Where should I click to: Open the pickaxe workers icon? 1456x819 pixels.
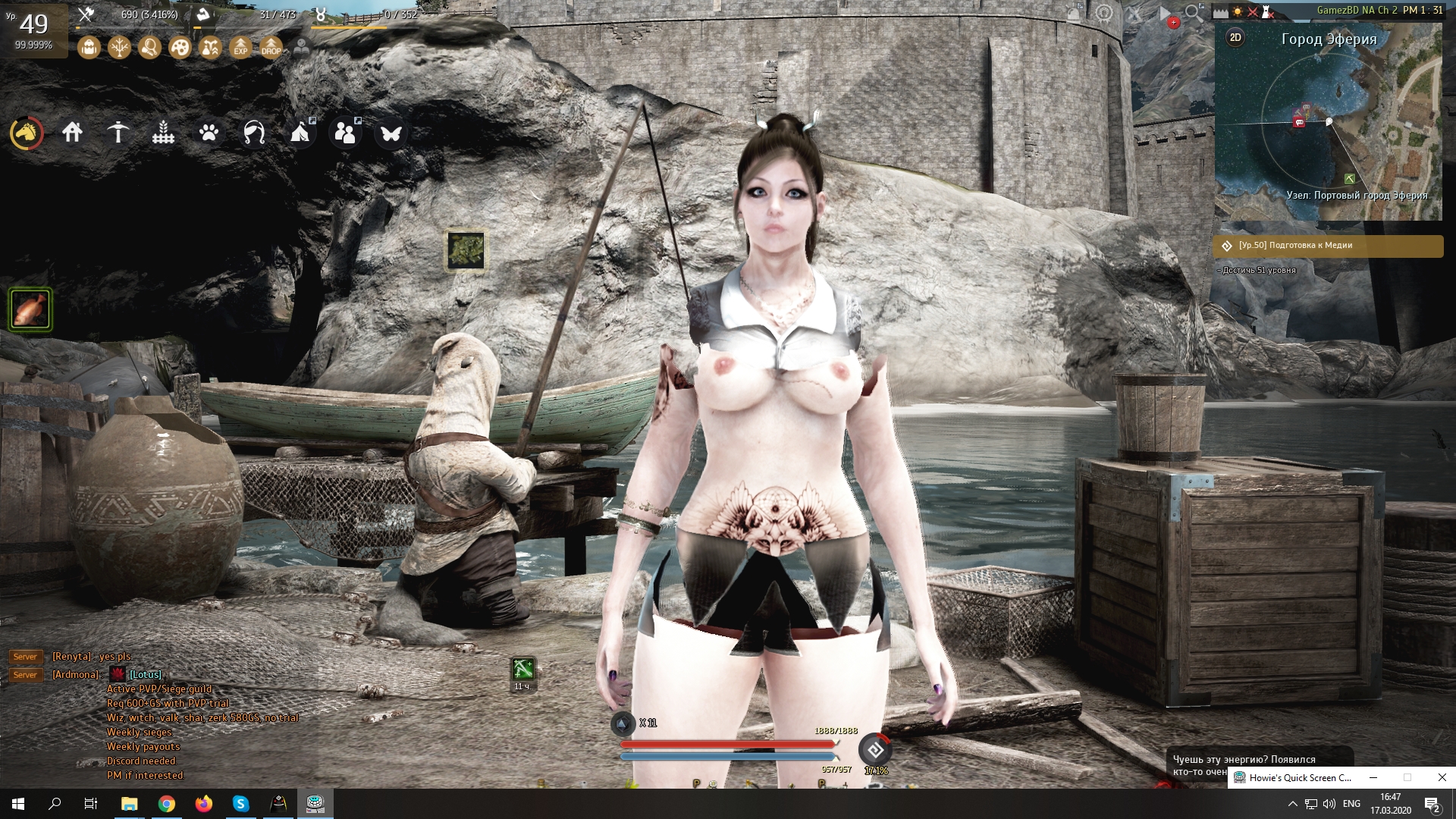click(118, 133)
